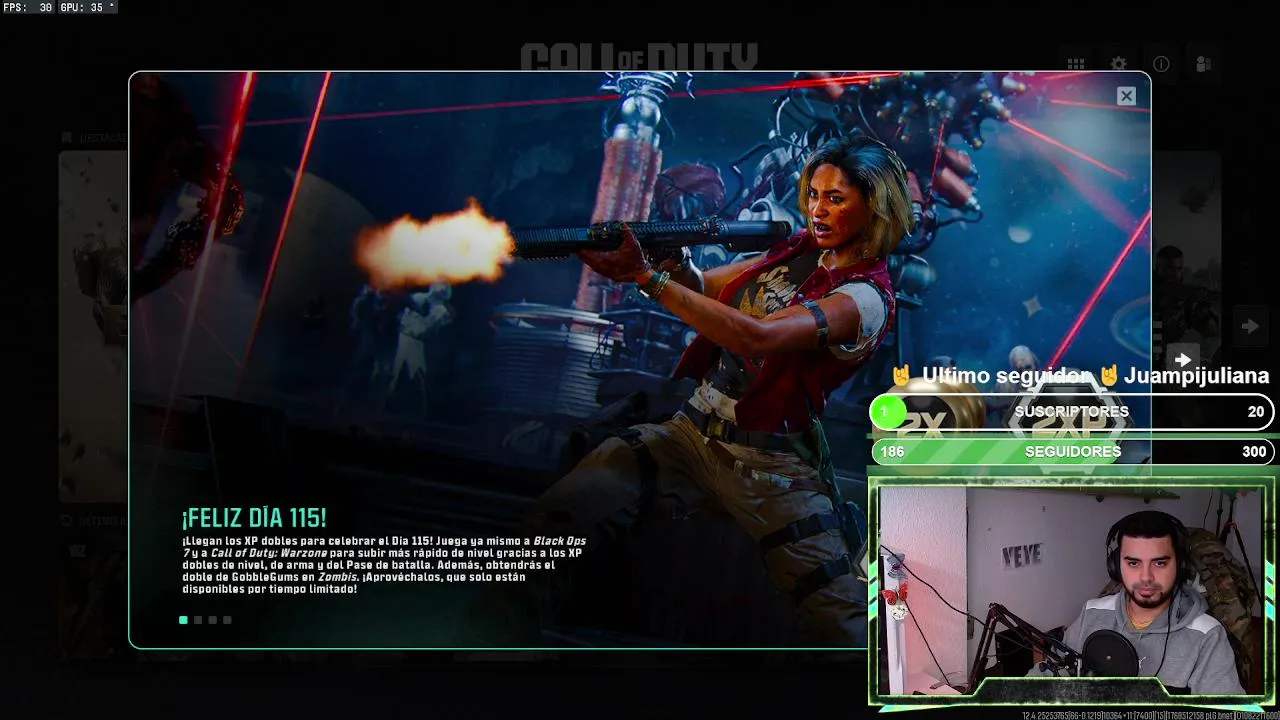Open the friends social icon
The image size is (1280, 720).
pos(1204,64)
